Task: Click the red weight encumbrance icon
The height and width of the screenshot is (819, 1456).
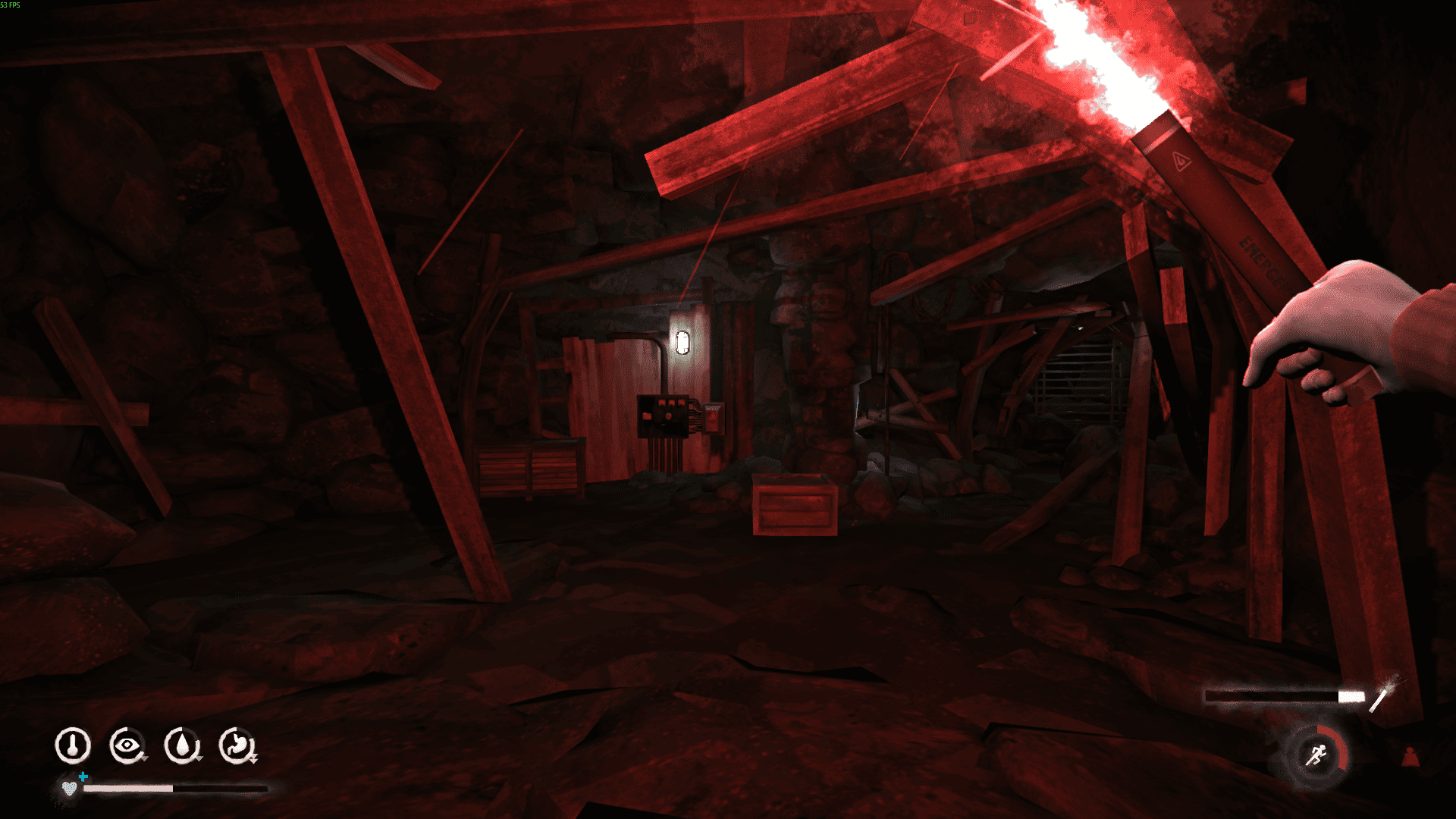Action: point(1410,757)
